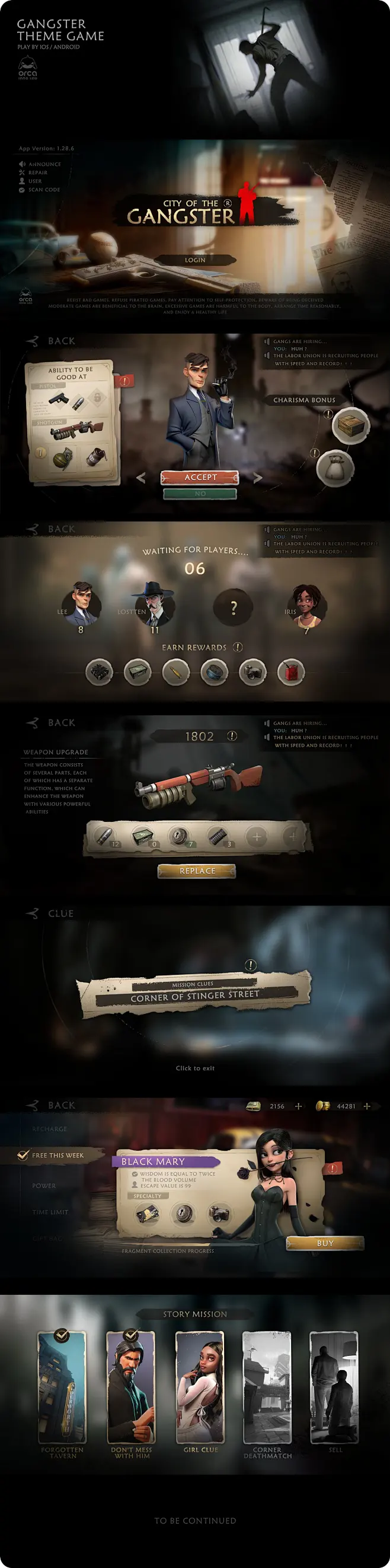Select the Corner Deathmatch mission card
This screenshot has height=1568, width=390.
tap(267, 1387)
